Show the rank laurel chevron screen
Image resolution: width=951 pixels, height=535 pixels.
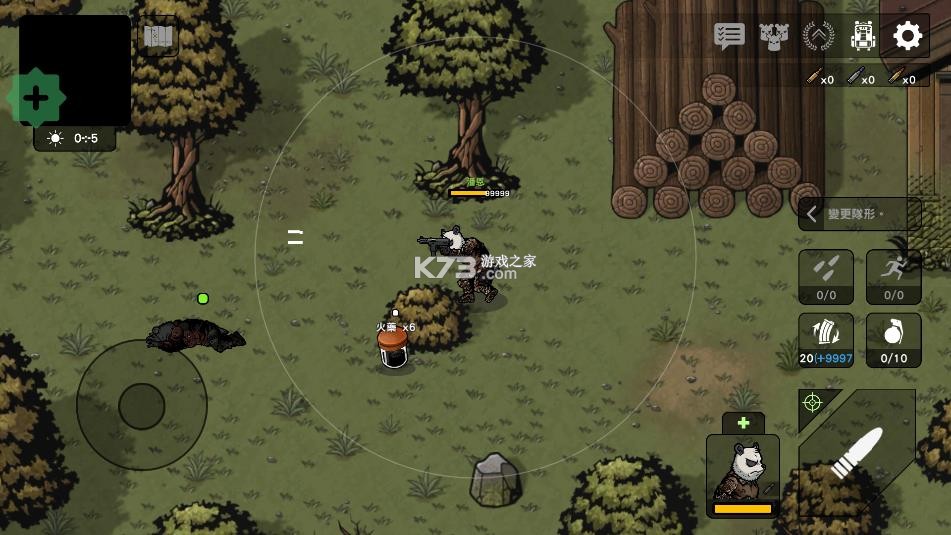(818, 37)
